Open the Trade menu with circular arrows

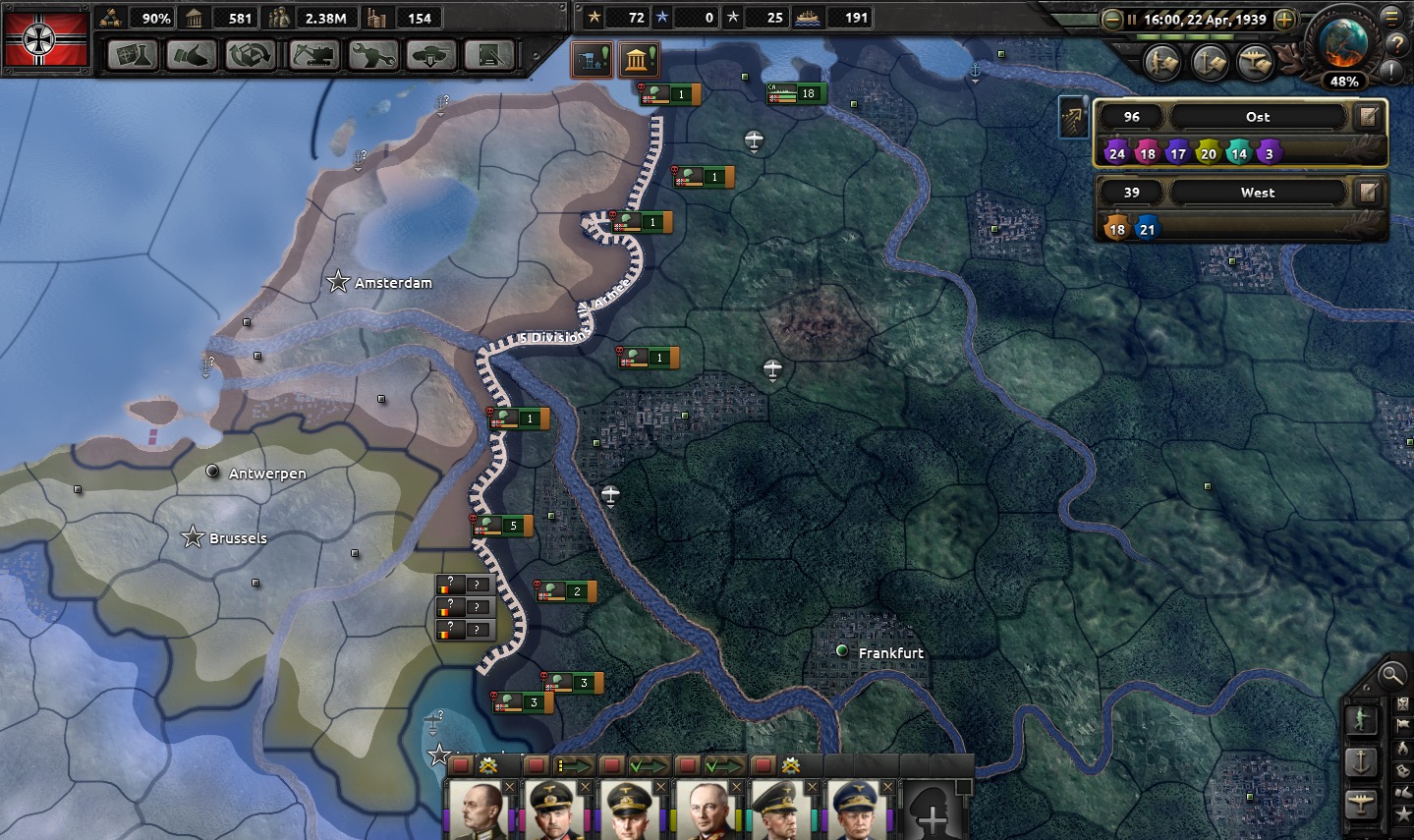click(250, 55)
